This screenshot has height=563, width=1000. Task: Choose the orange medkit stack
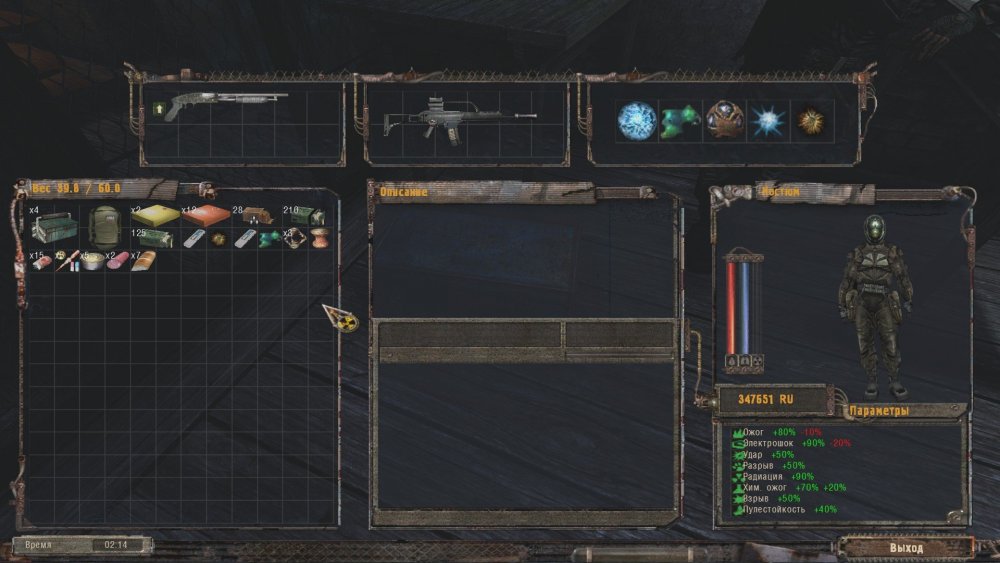point(205,216)
